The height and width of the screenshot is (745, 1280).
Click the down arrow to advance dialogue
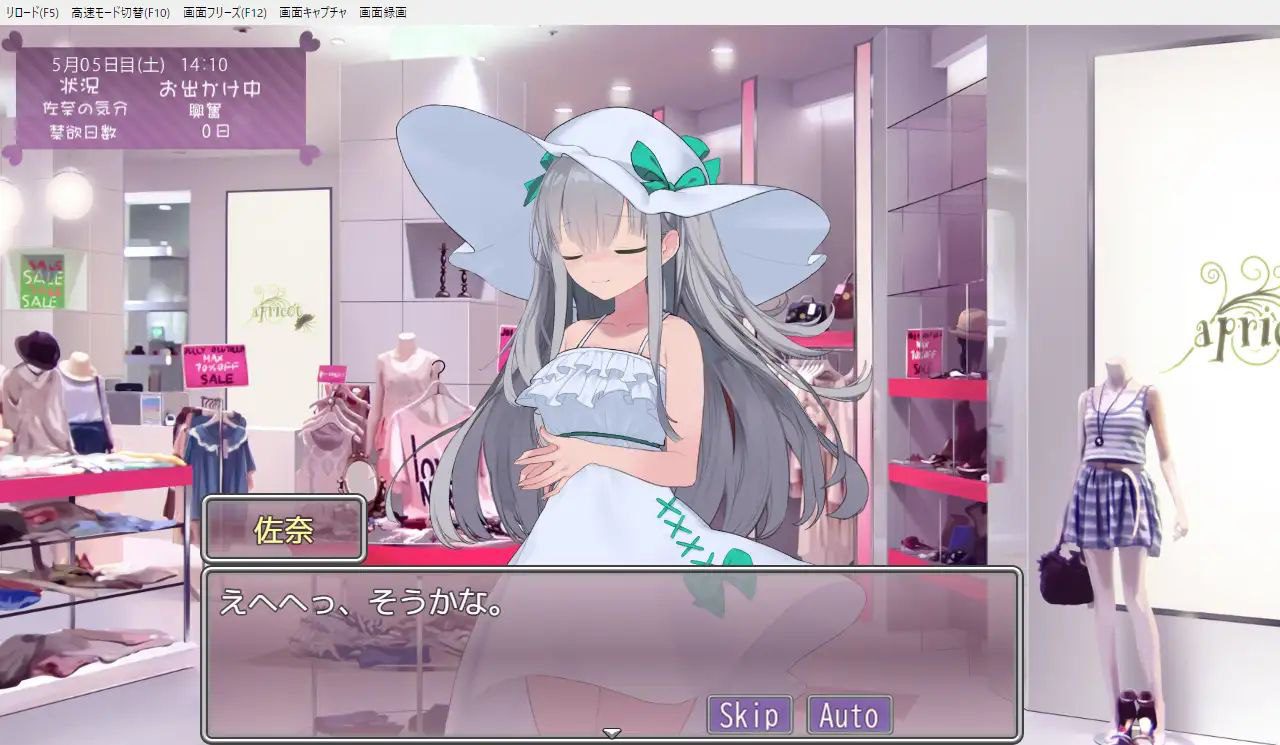[x=609, y=733]
